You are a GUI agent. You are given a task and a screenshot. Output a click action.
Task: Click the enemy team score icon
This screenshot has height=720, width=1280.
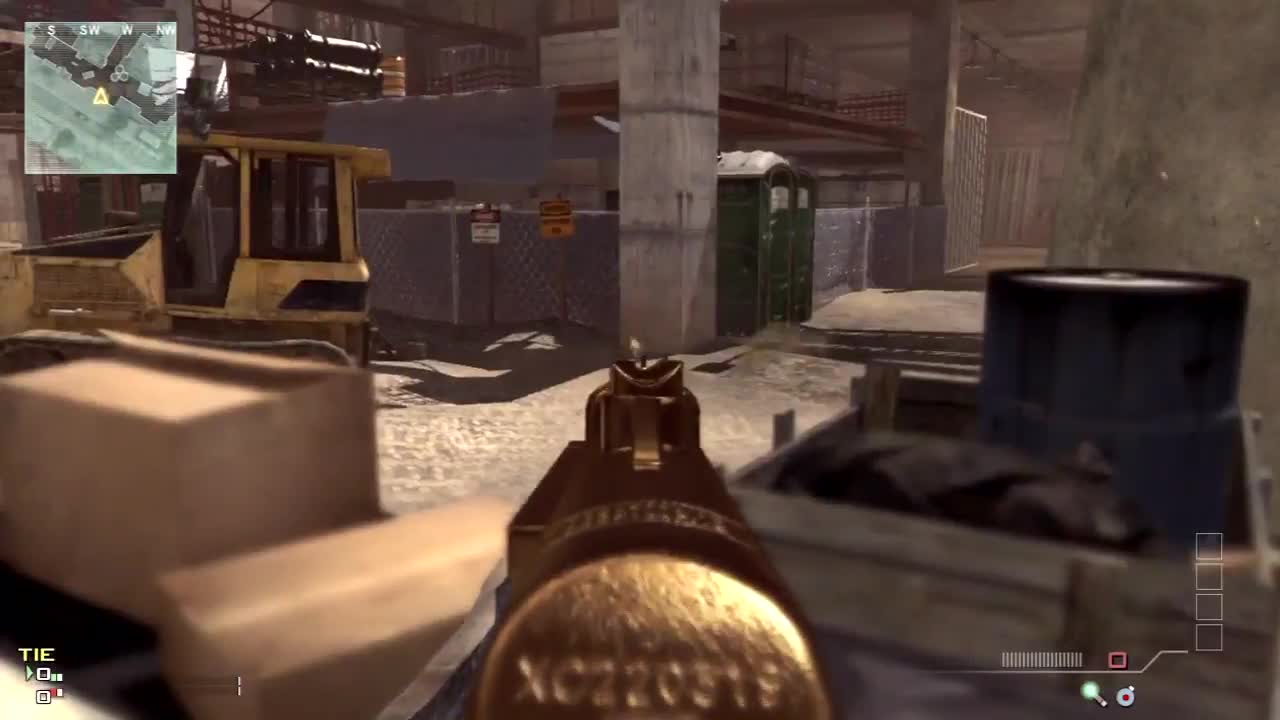click(43, 697)
